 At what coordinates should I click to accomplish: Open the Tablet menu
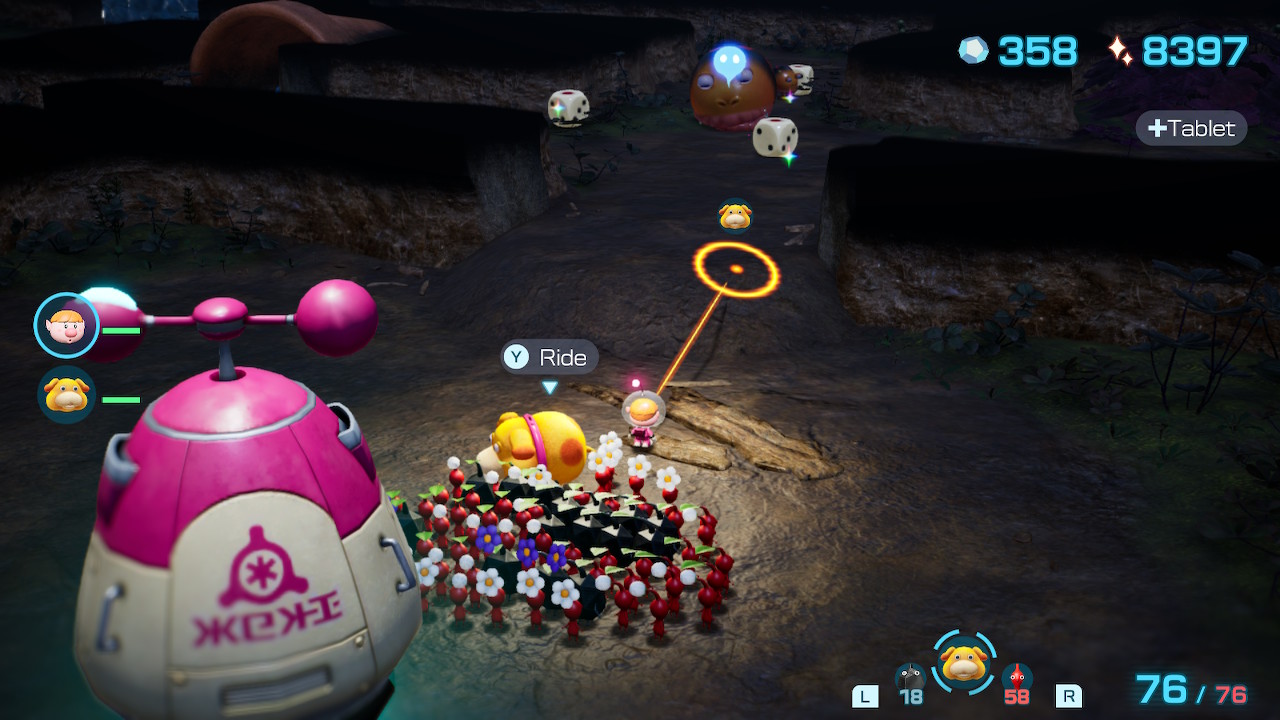click(x=1192, y=128)
